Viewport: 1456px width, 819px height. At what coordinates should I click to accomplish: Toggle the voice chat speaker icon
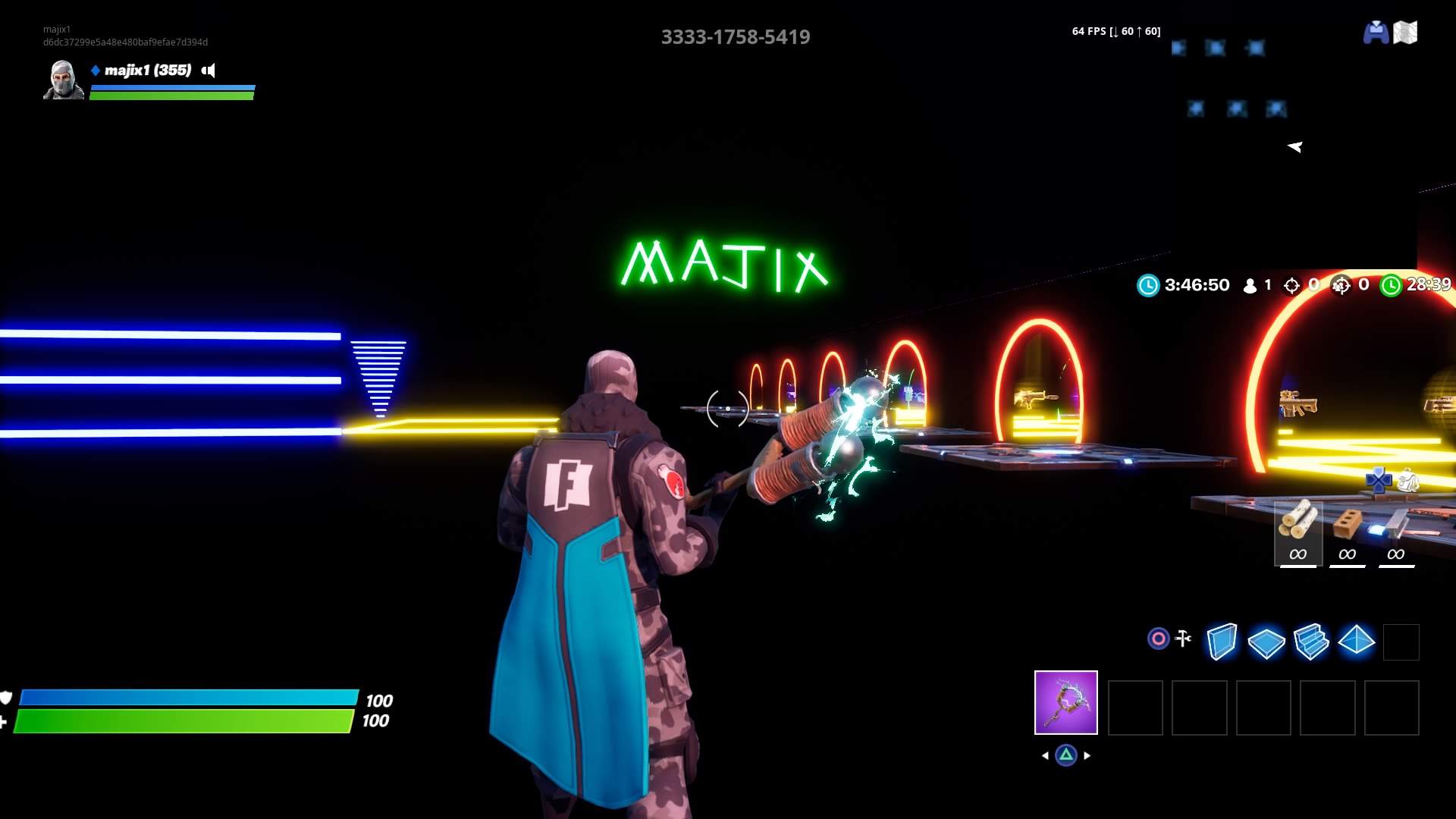pyautogui.click(x=209, y=71)
